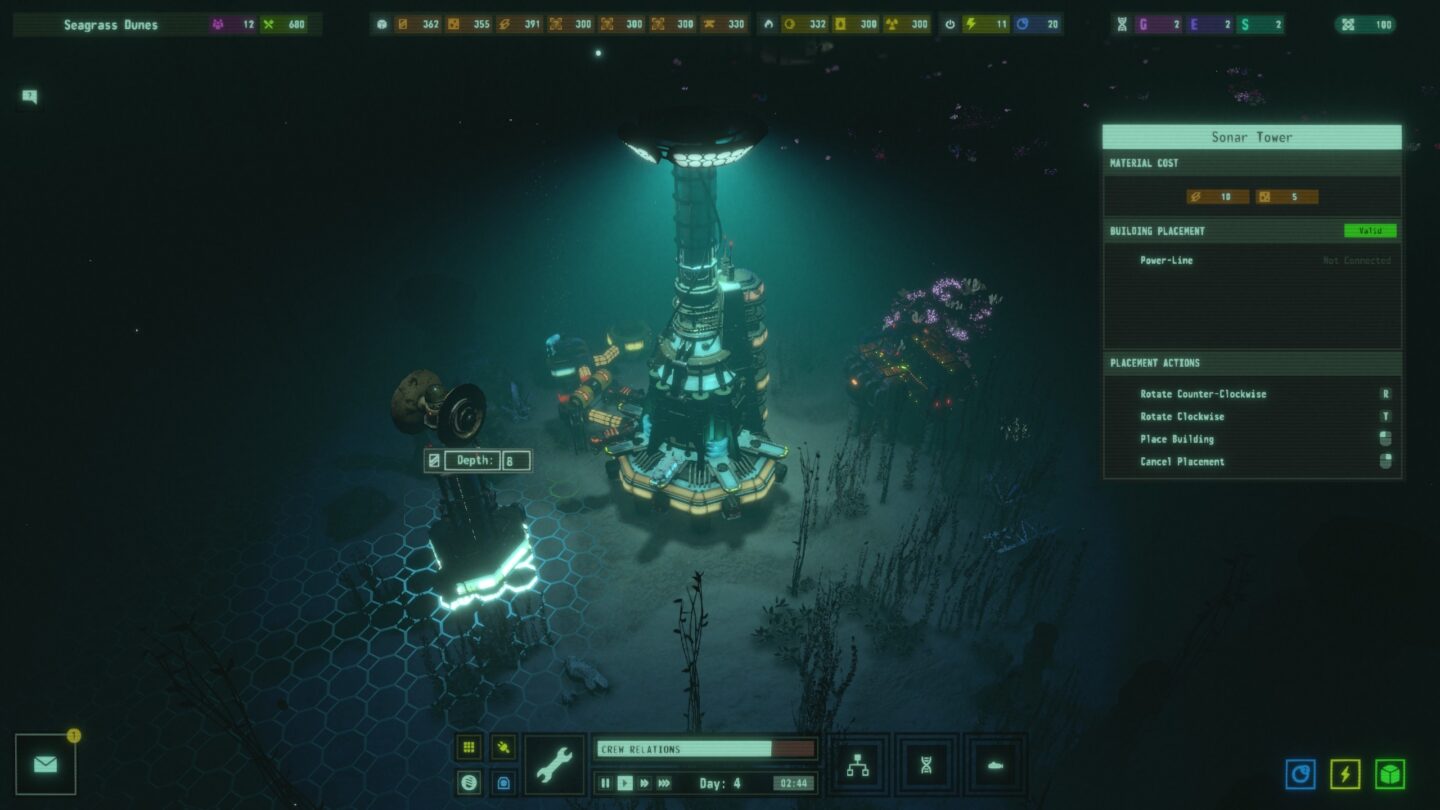Viewport: 1440px width, 810px height.
Task: Click the creature/fauna icon near the wrench
Action: click(x=503, y=748)
